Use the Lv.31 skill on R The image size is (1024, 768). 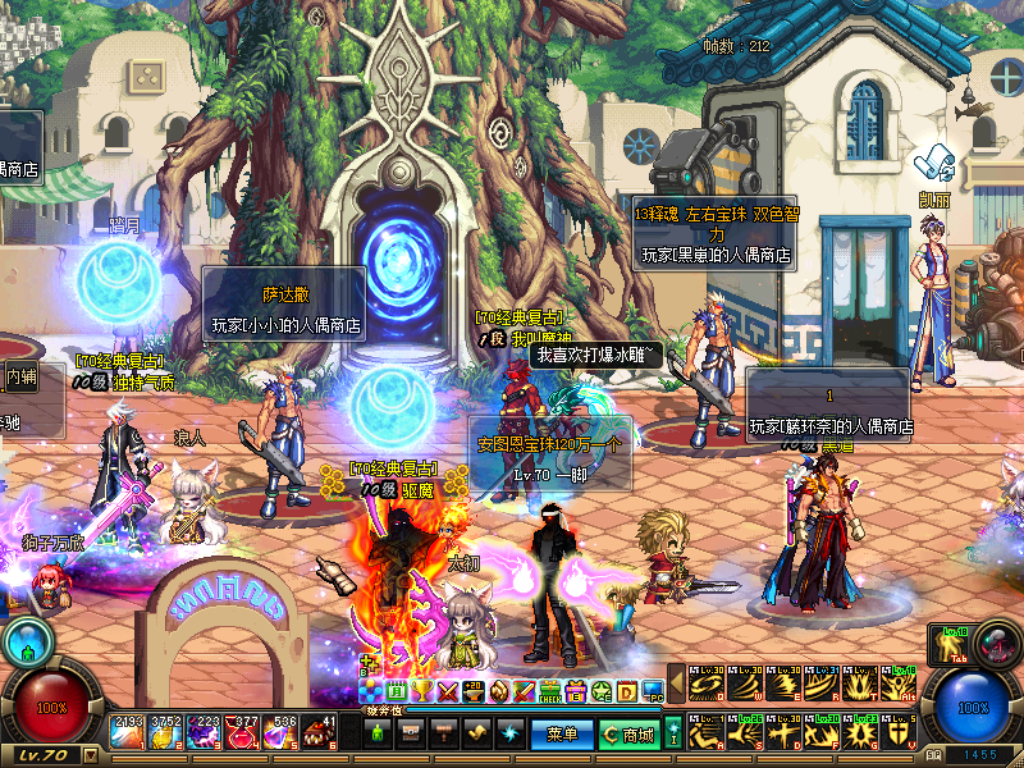click(x=822, y=683)
